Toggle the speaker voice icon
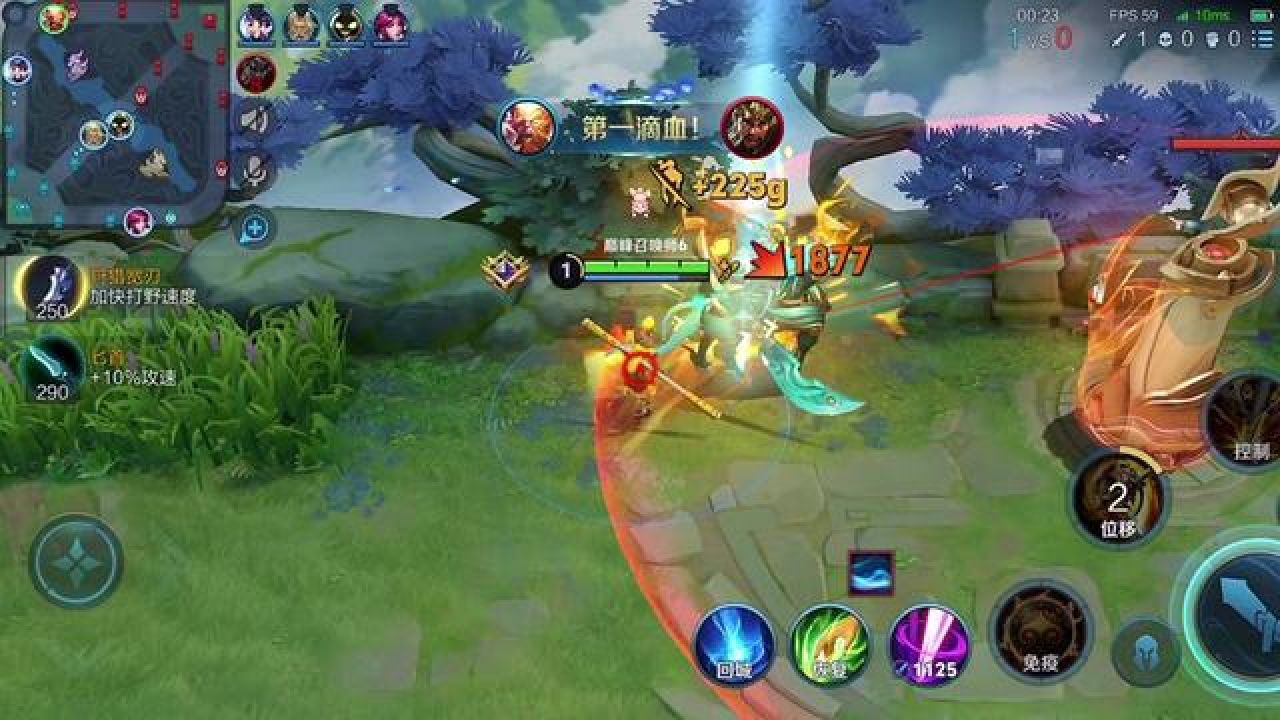The height and width of the screenshot is (720, 1280). click(x=255, y=120)
